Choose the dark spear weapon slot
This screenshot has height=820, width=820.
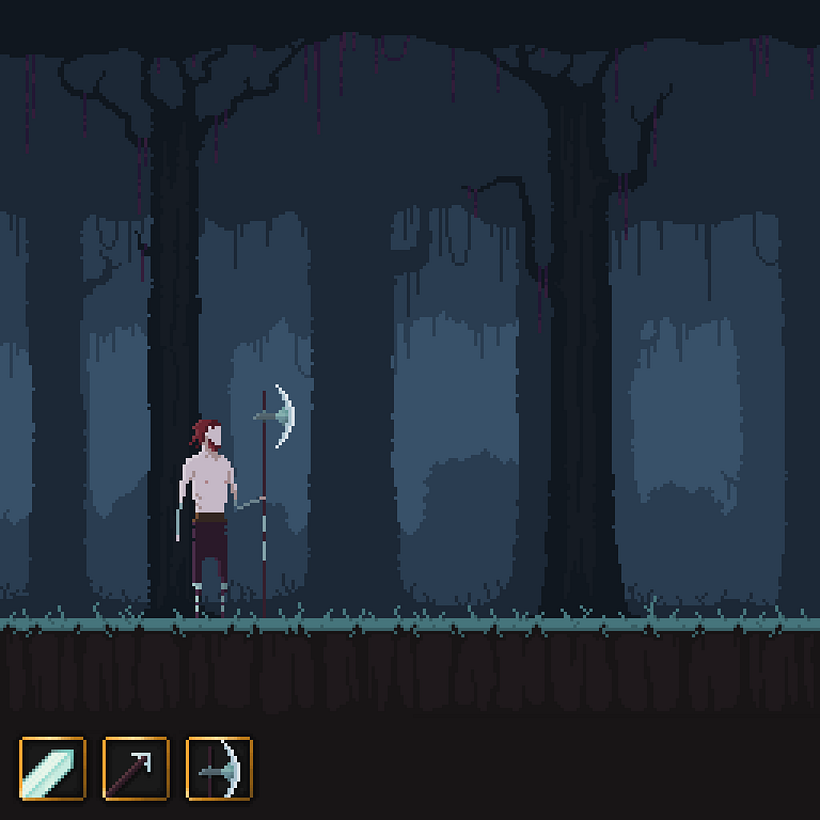point(136,769)
